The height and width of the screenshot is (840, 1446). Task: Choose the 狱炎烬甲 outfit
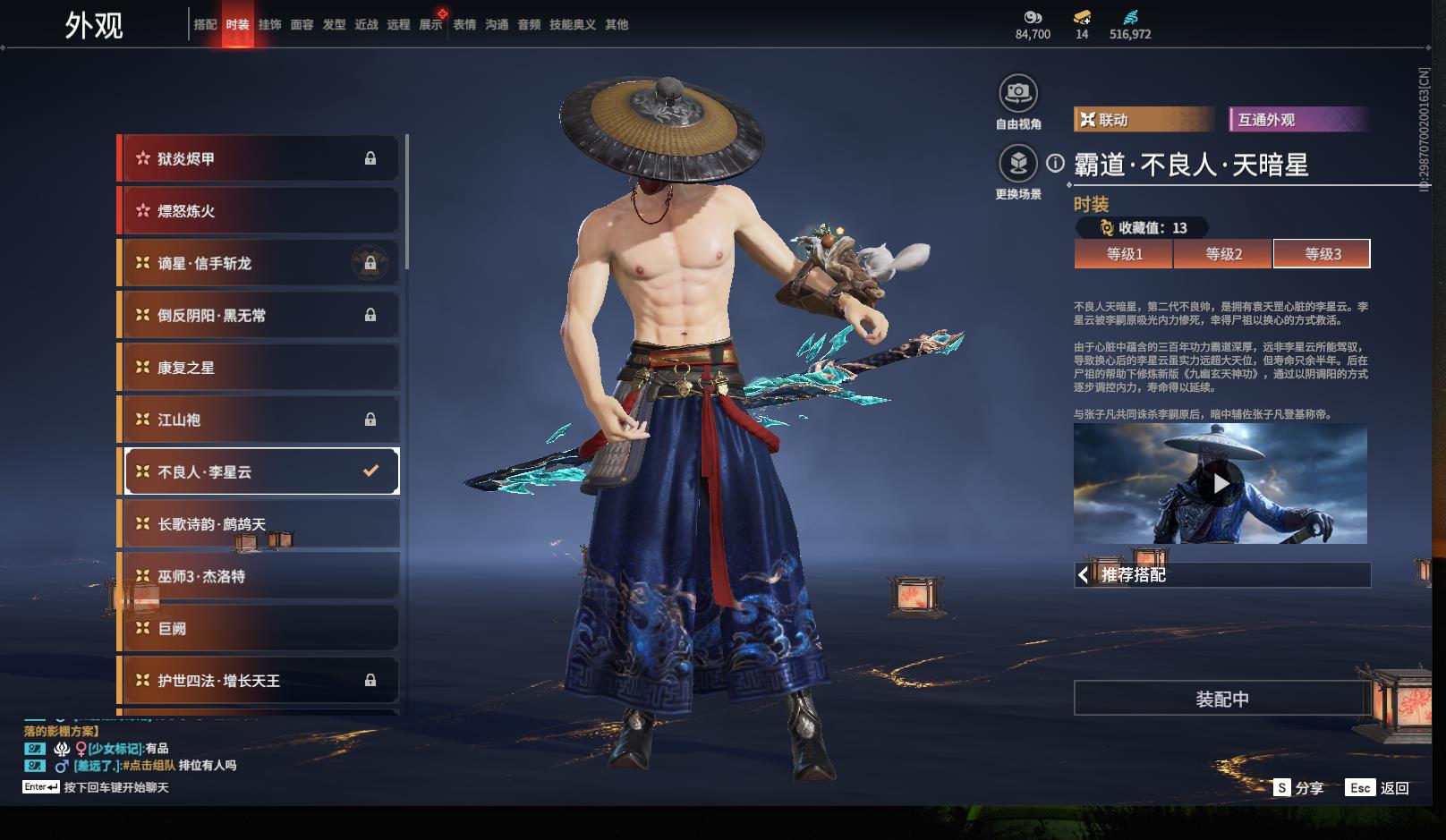click(259, 159)
